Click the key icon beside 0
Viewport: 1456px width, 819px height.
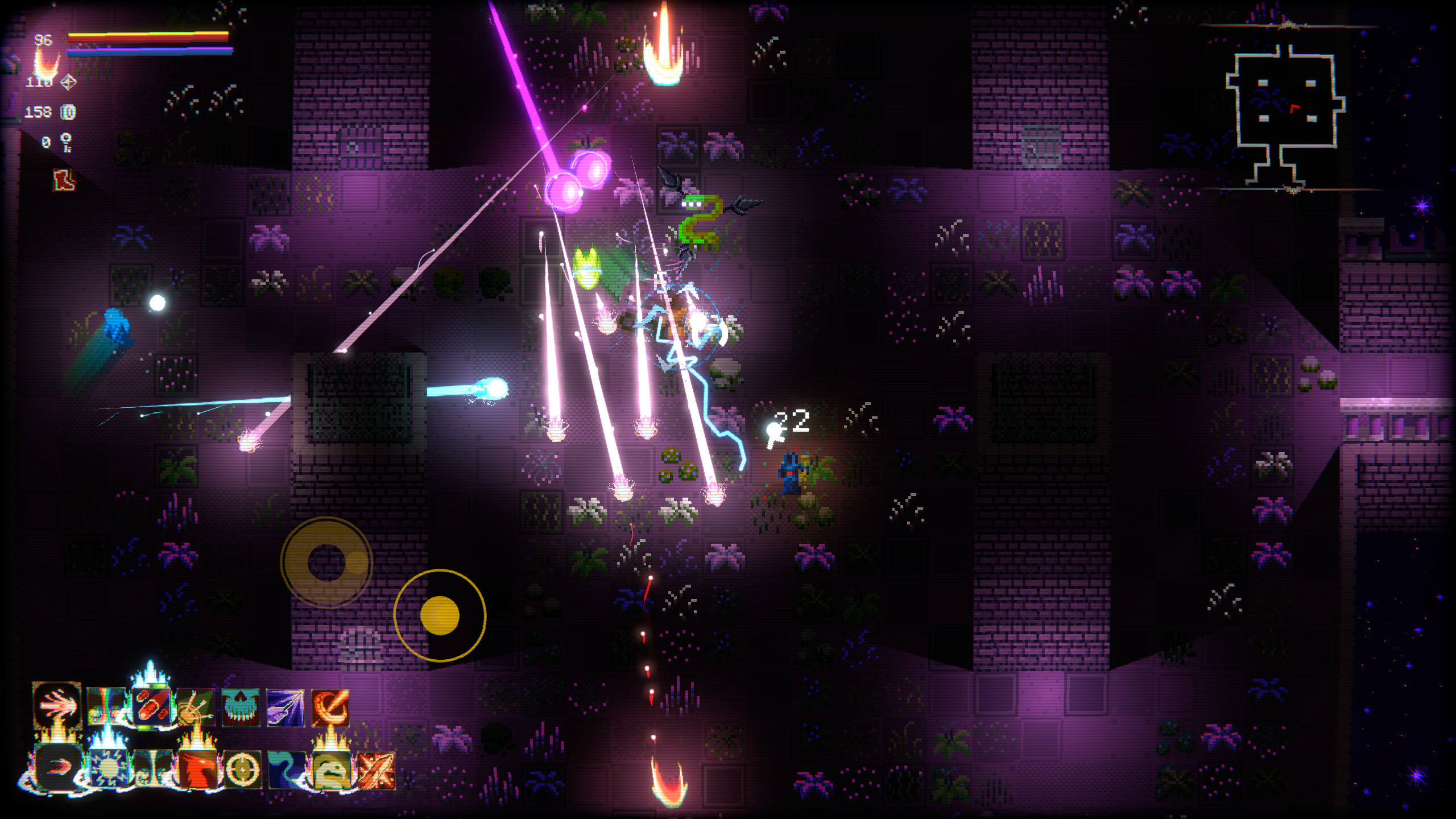click(67, 142)
